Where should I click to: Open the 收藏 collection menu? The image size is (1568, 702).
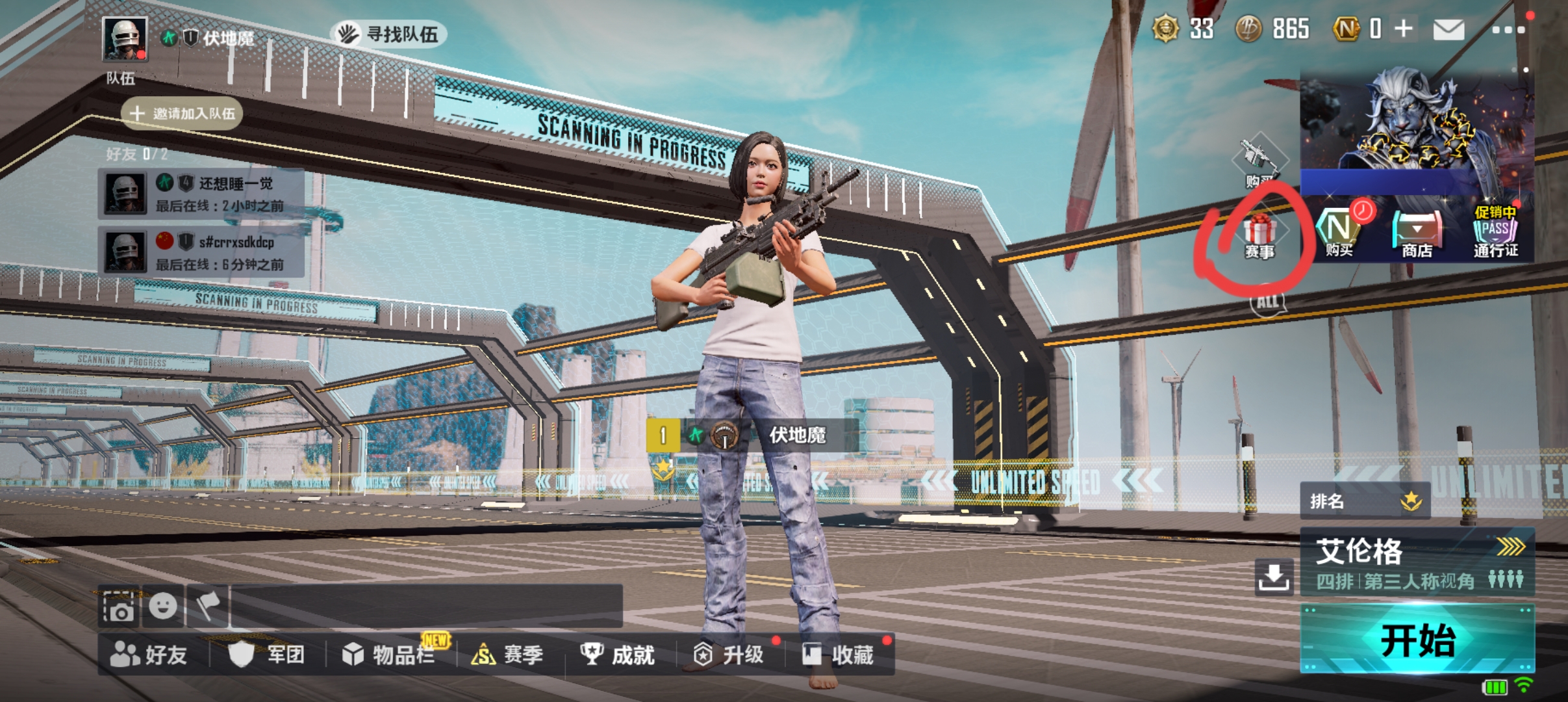[x=838, y=655]
